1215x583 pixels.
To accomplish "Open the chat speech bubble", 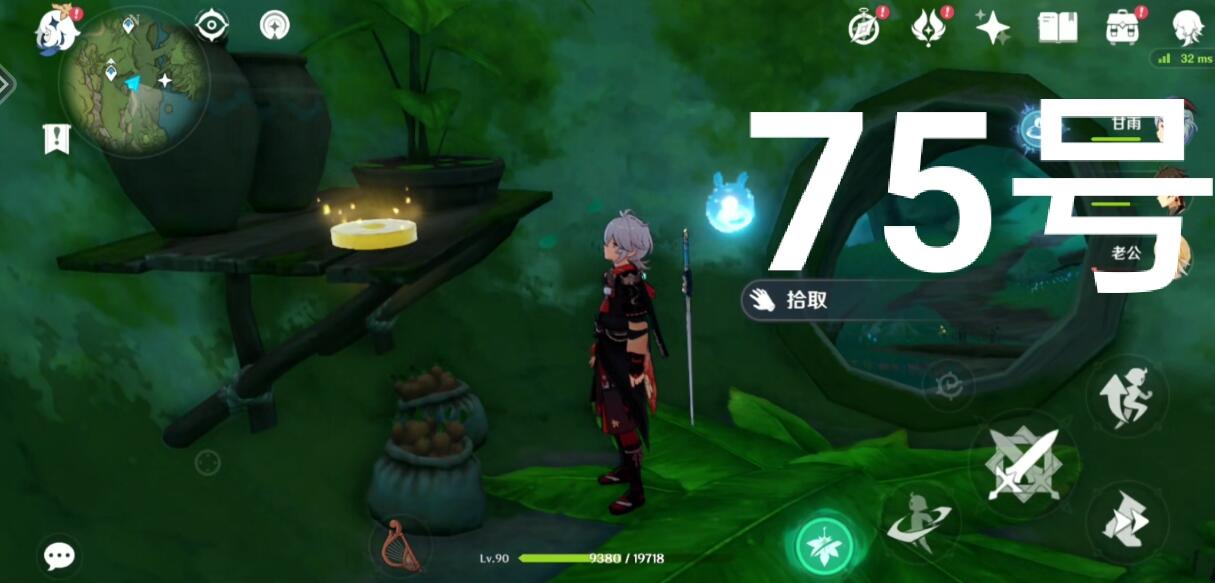I will tap(59, 556).
